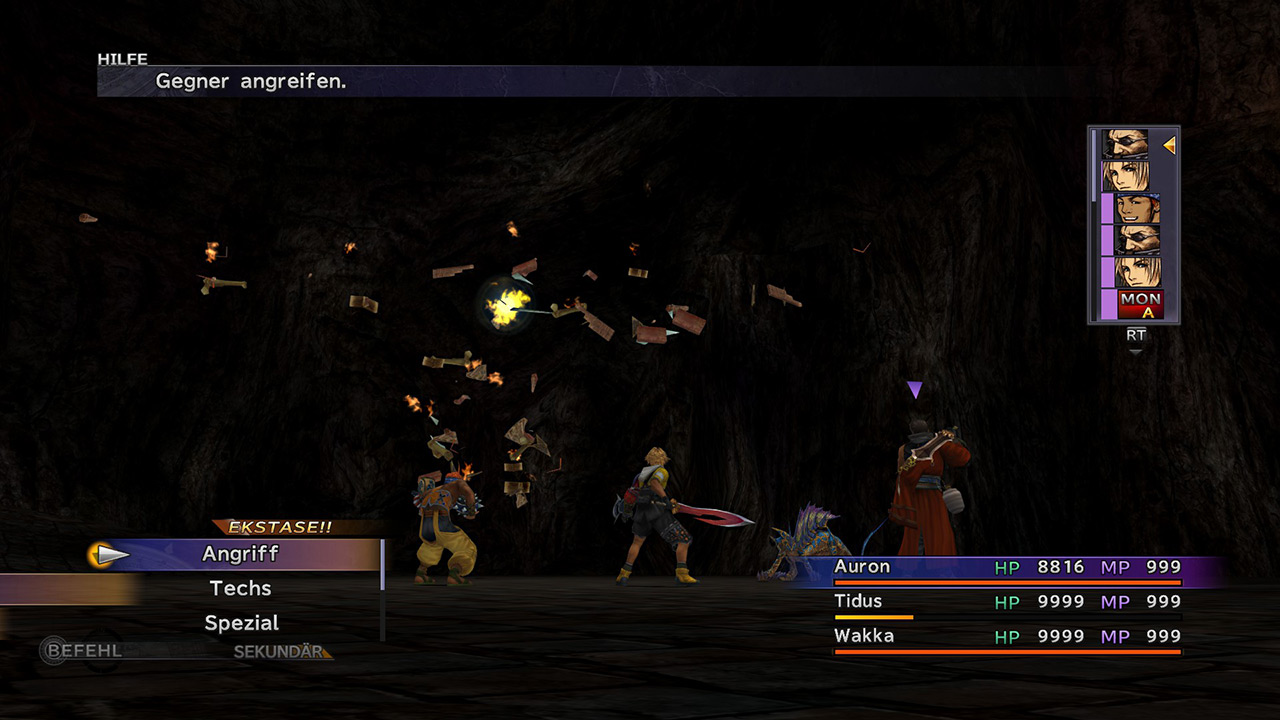Choose the Spezial command
The height and width of the screenshot is (720, 1280).
click(x=240, y=622)
